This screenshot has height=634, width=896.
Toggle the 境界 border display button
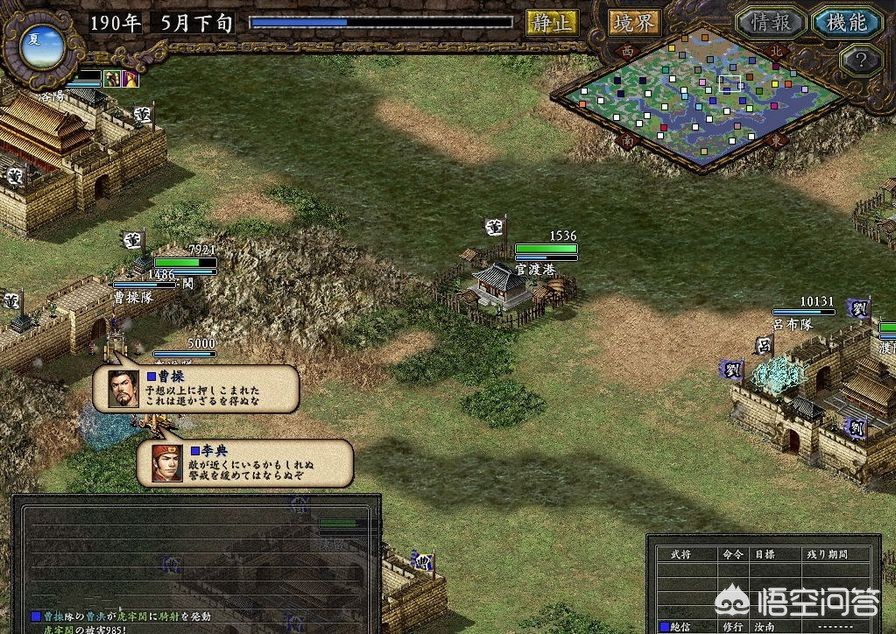coord(634,22)
